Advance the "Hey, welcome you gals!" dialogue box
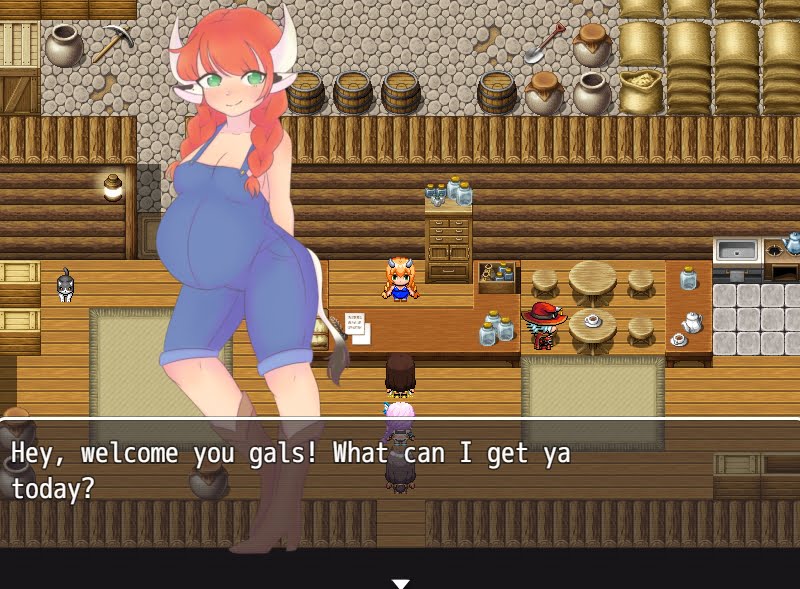Screen dimensions: 800x589 click(x=400, y=470)
